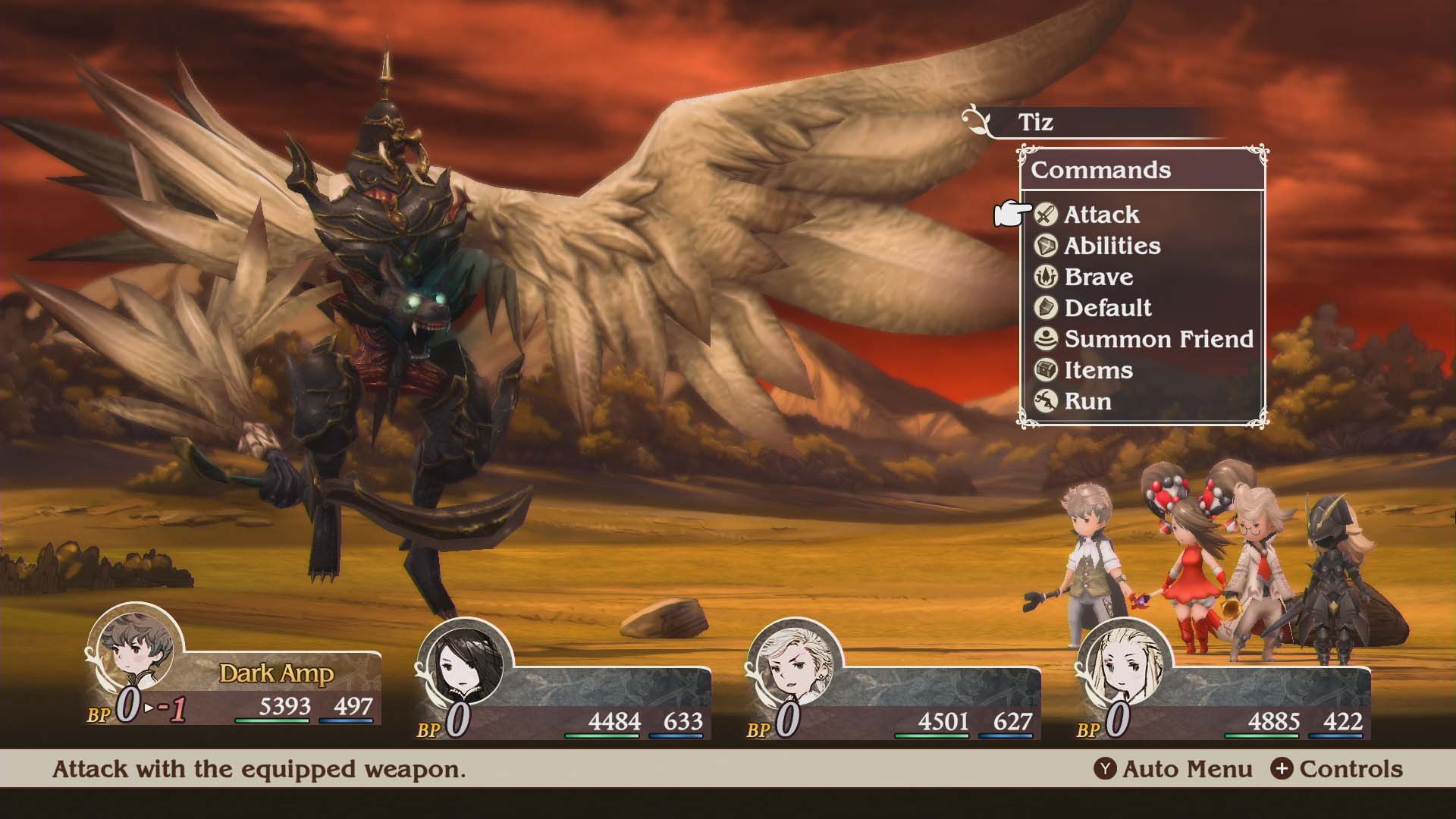The image size is (1456, 819).
Task: Click the Run globe icon
Action: 1045,401
